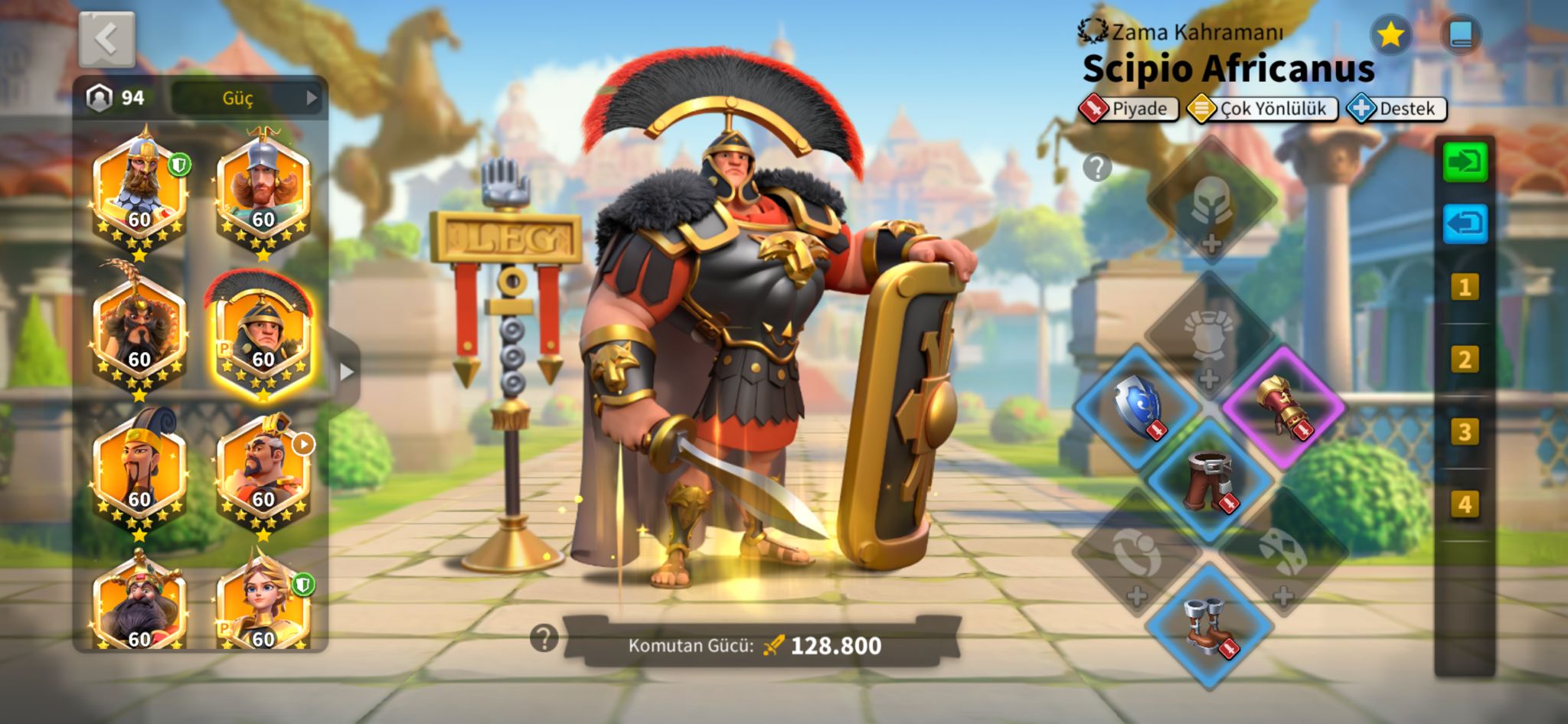Image resolution: width=1568 pixels, height=724 pixels.
Task: Expand the commander list side arrow
Action: (346, 372)
